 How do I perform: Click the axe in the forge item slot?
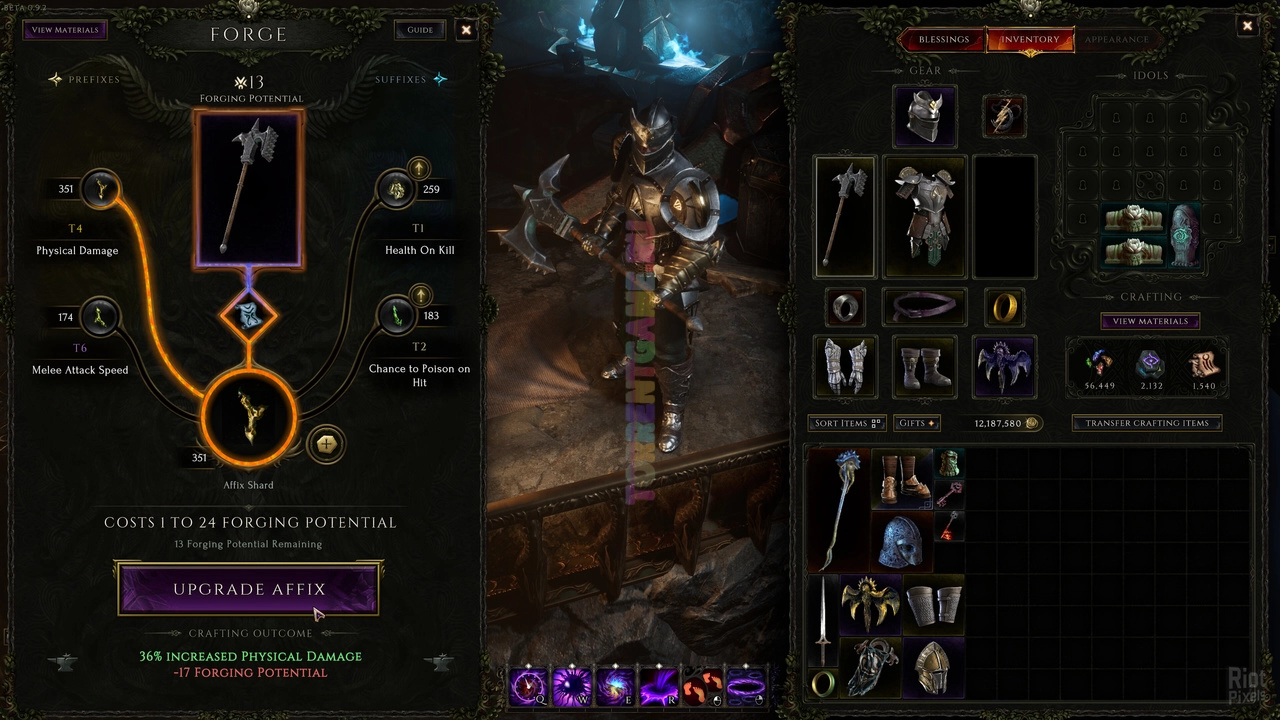[x=249, y=188]
